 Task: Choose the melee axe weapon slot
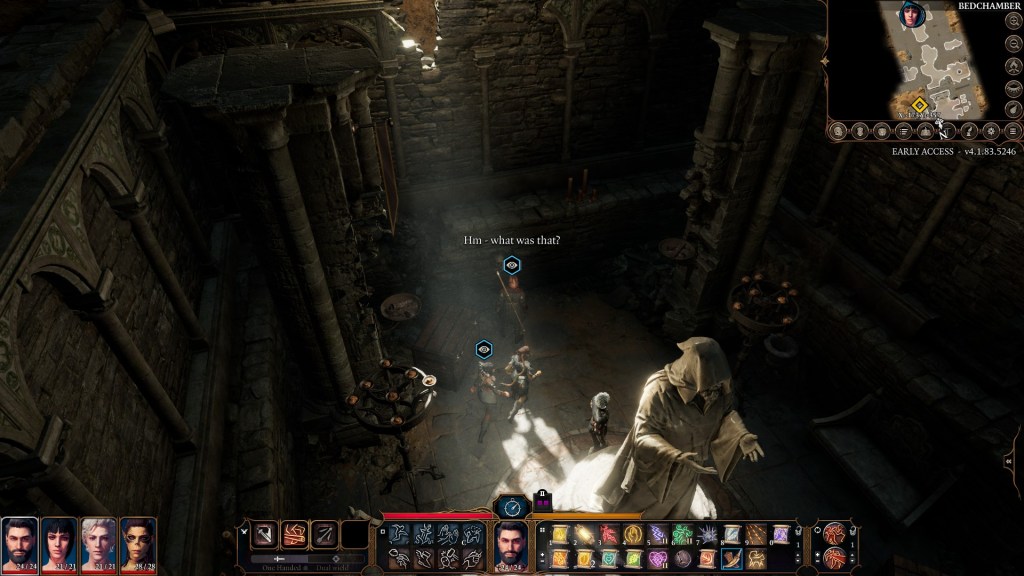(265, 535)
